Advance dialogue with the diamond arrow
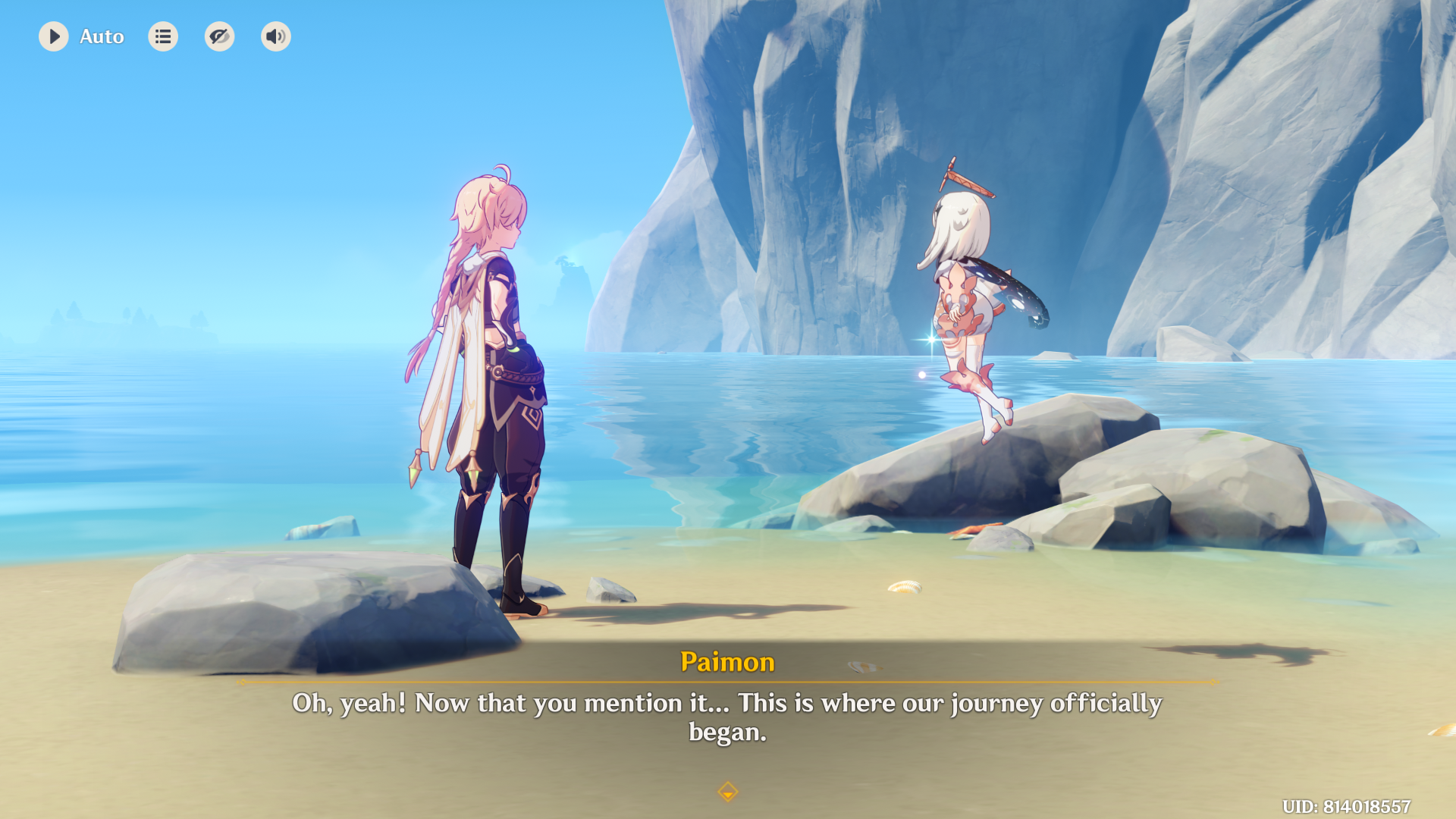 point(727,792)
